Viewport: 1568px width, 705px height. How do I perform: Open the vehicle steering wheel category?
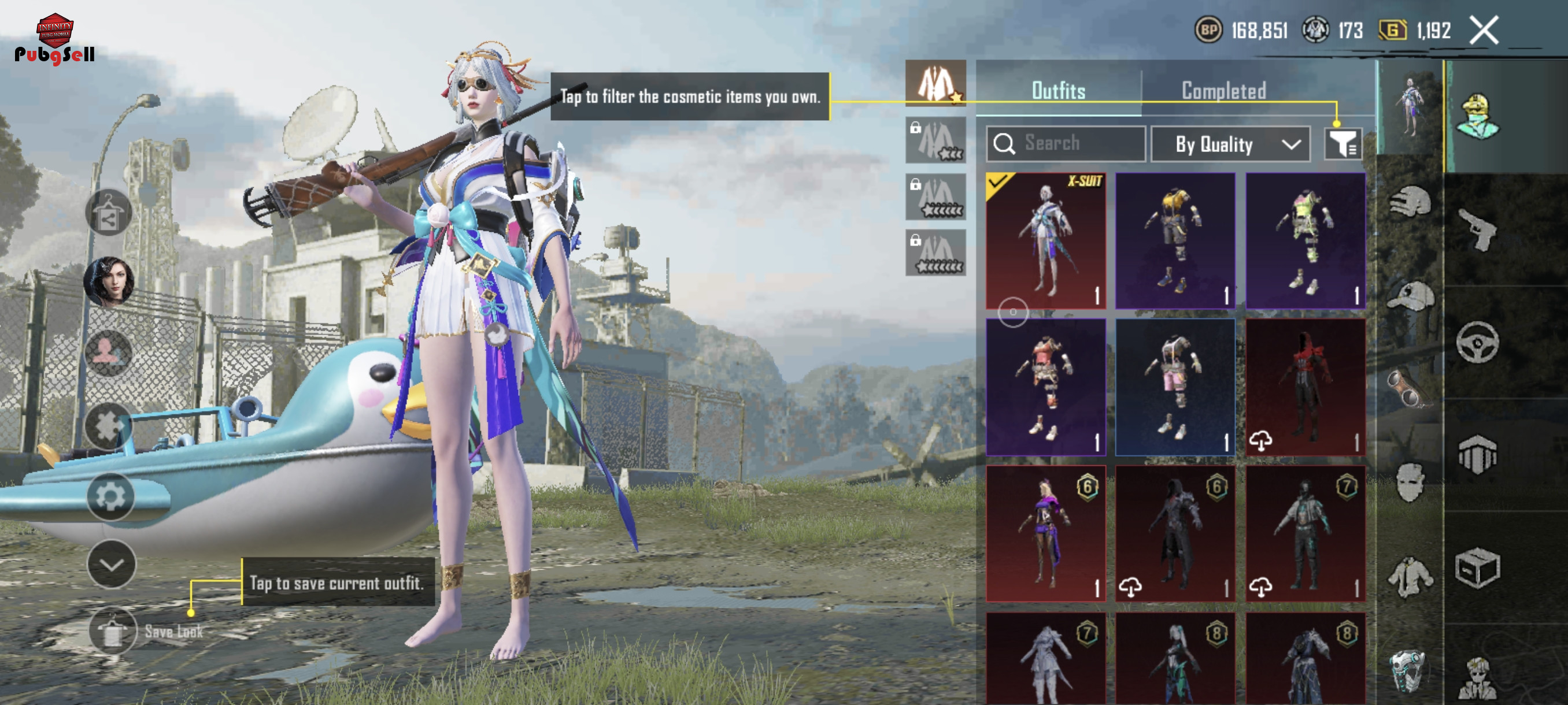(x=1477, y=343)
